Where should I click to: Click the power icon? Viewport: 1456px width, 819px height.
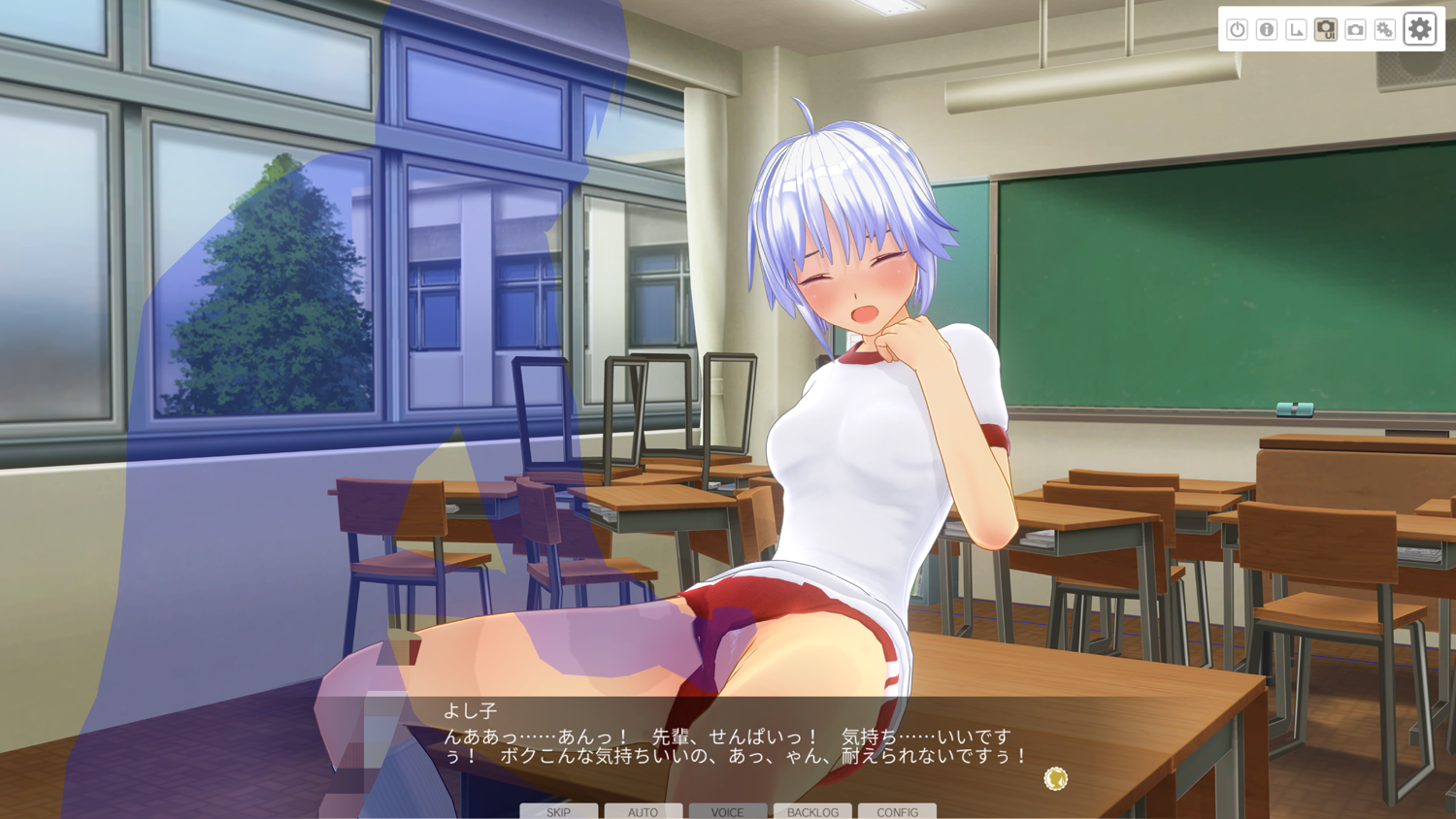1237,30
